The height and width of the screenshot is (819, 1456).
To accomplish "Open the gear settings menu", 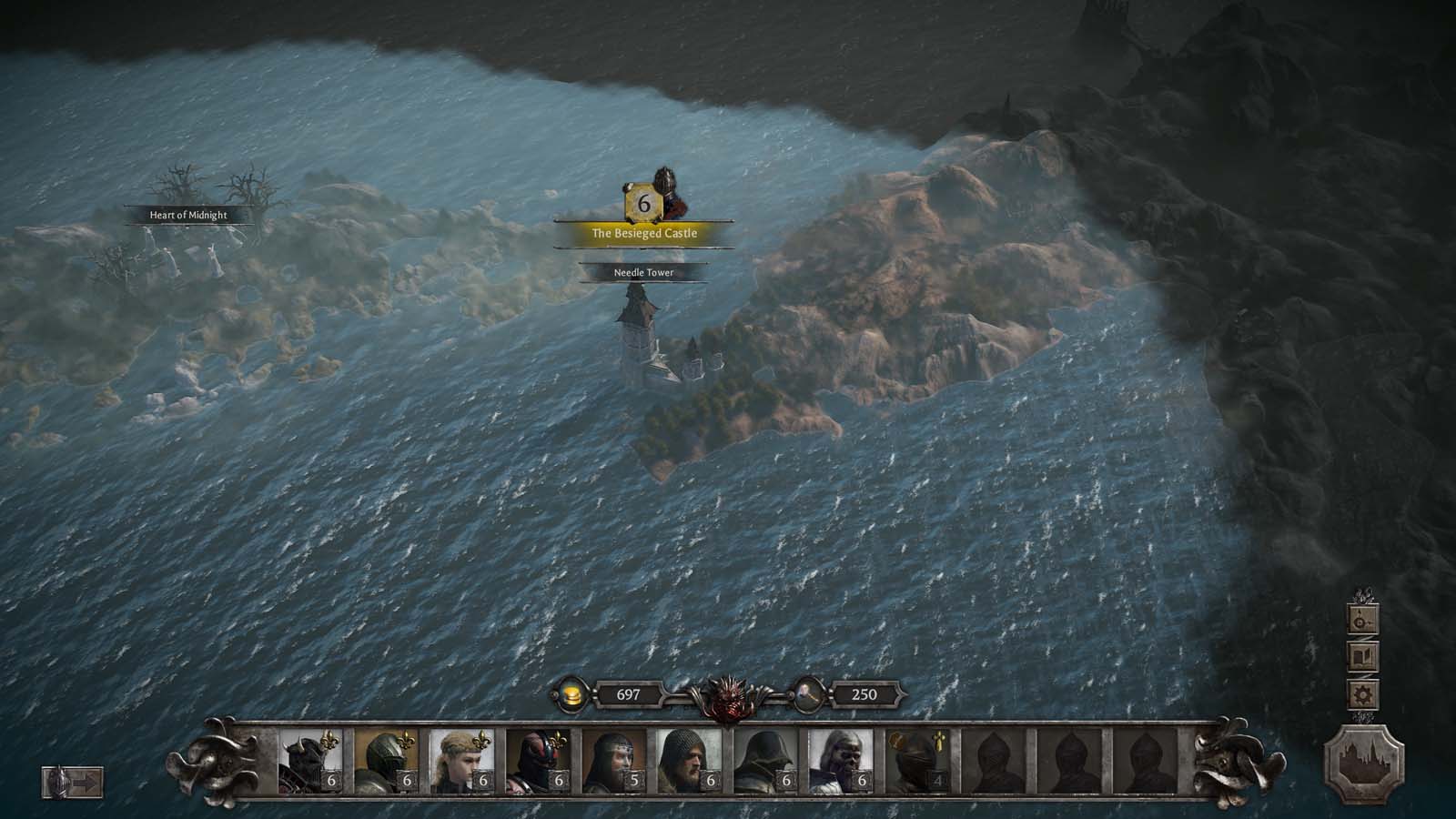I will click(1362, 696).
